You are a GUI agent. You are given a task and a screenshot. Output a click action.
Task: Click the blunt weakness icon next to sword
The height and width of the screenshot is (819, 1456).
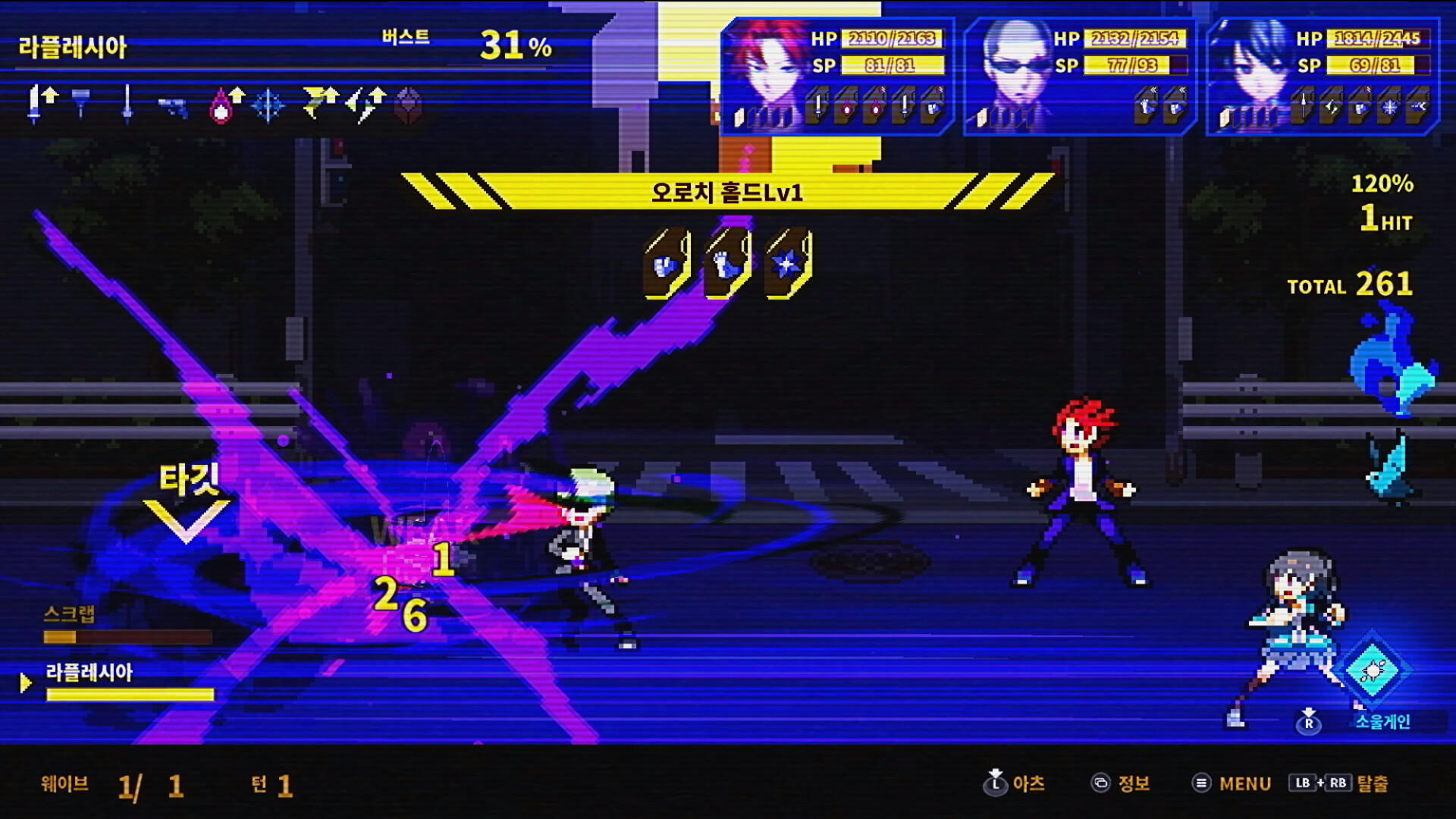pos(80,102)
